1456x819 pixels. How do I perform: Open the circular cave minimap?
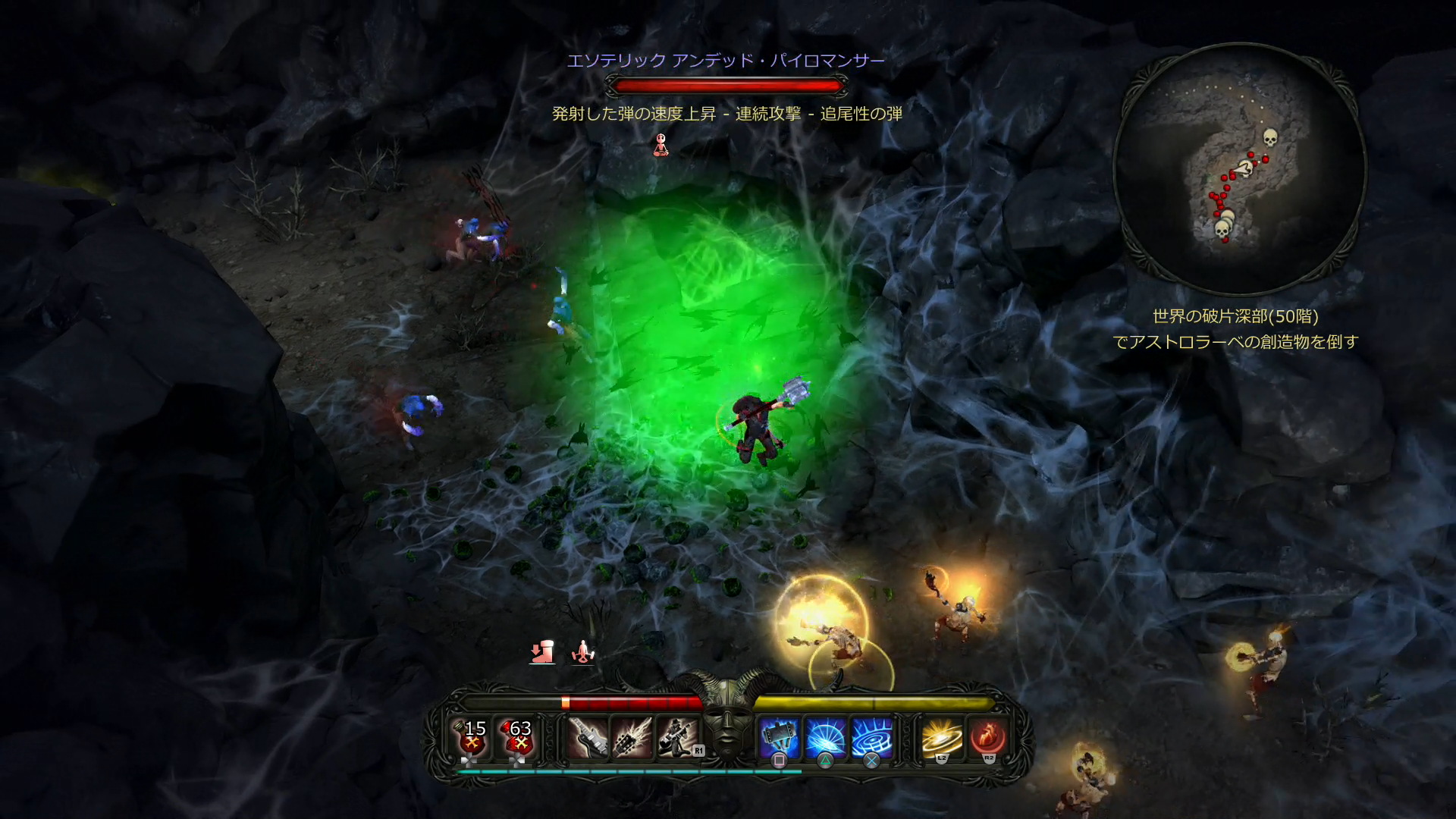click(1239, 168)
